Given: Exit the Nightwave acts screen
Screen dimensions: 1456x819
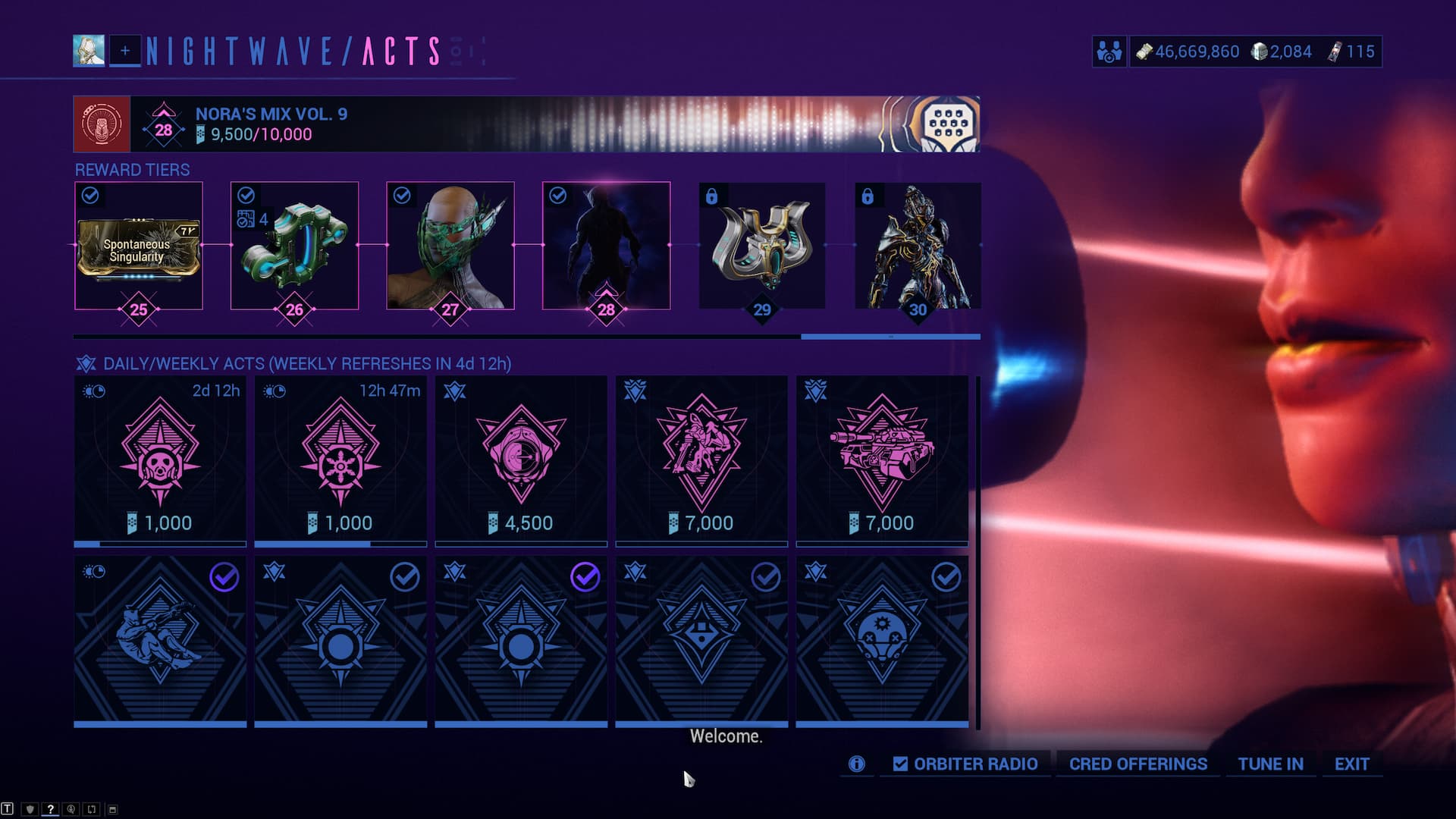Looking at the screenshot, I should point(1351,764).
